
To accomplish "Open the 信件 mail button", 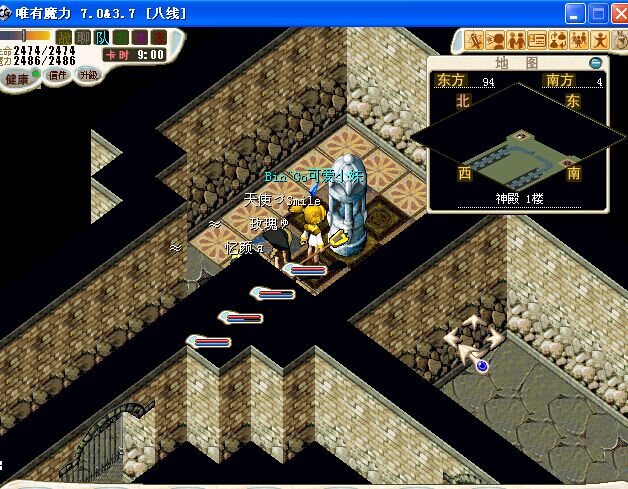I will click(58, 75).
